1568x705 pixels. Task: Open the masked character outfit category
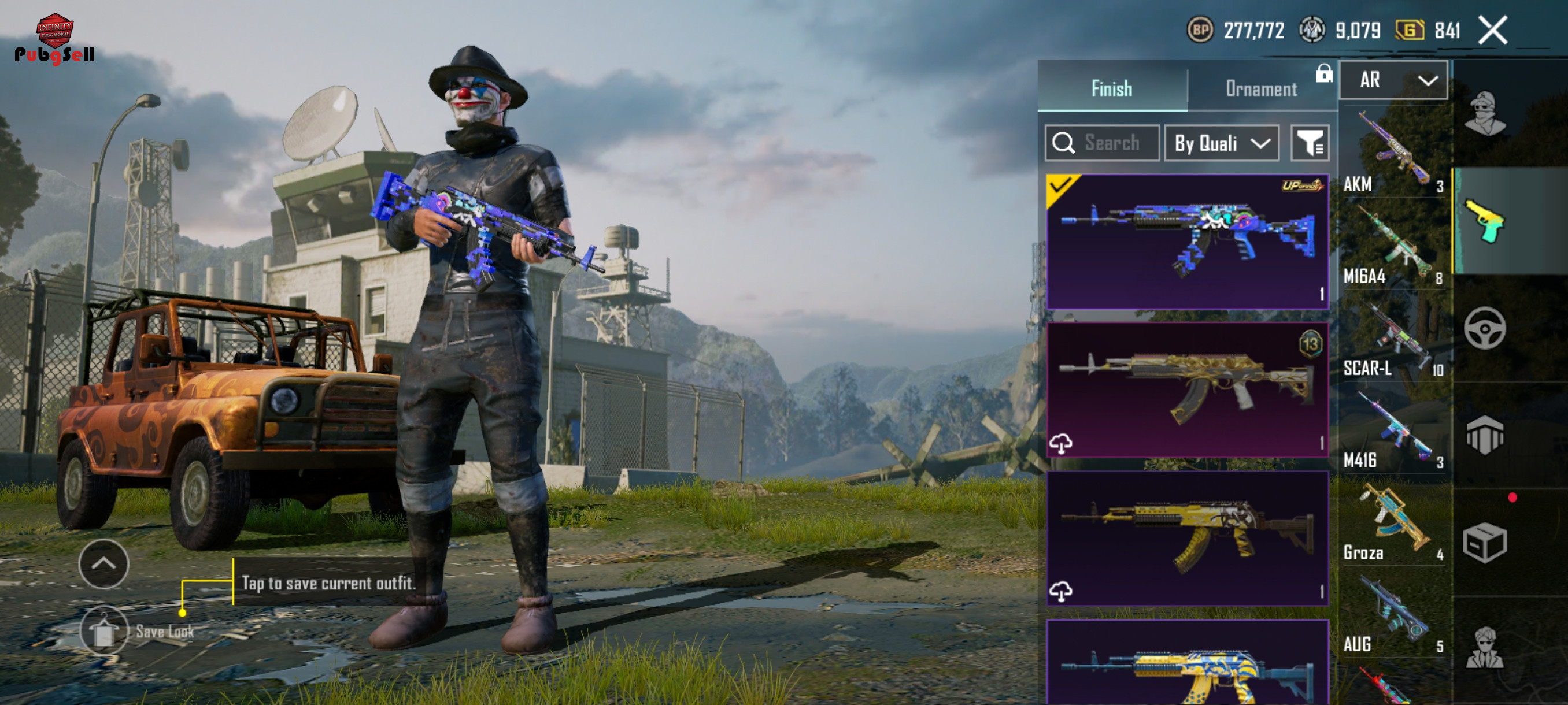click(x=1485, y=114)
